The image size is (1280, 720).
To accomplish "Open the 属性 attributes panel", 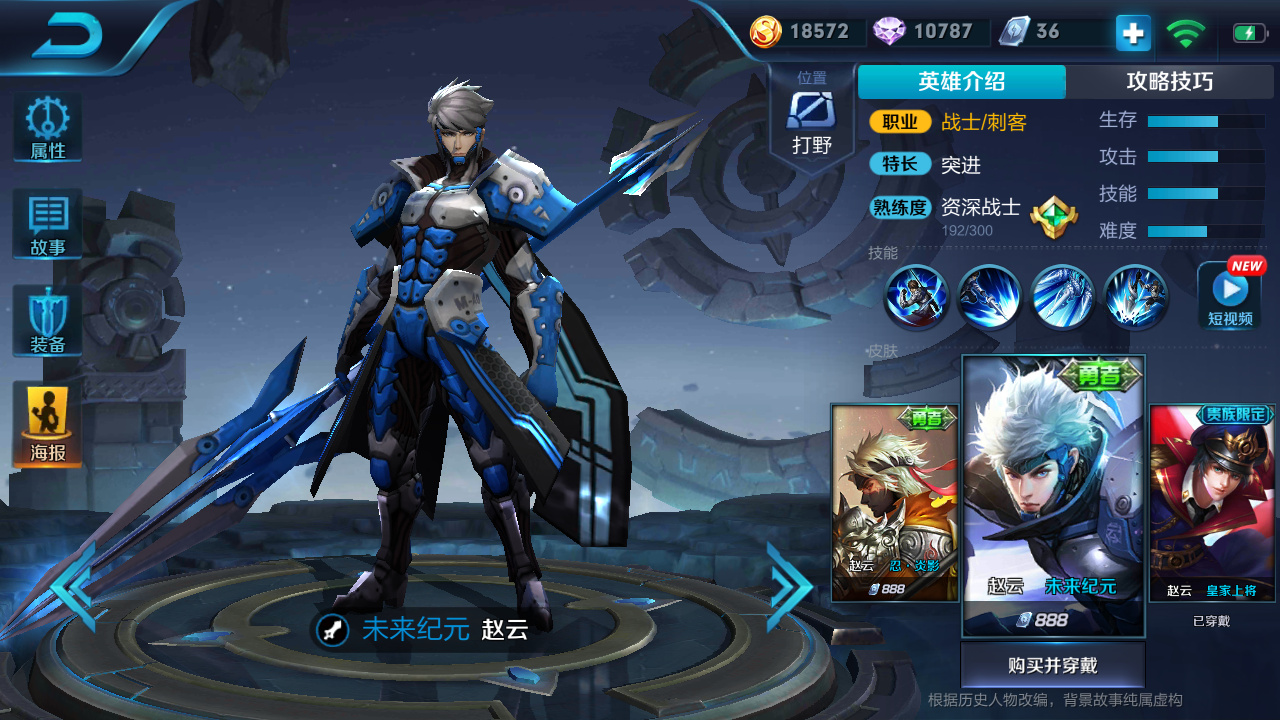I will click(x=48, y=128).
